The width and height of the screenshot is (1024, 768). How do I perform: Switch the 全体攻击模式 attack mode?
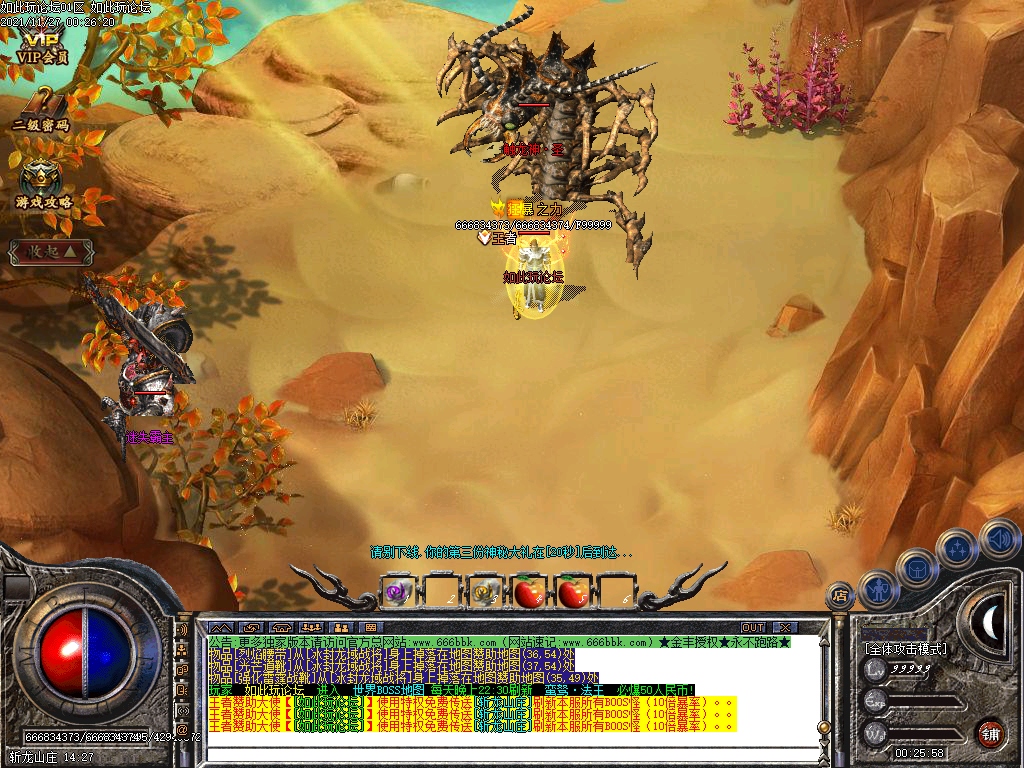[905, 649]
